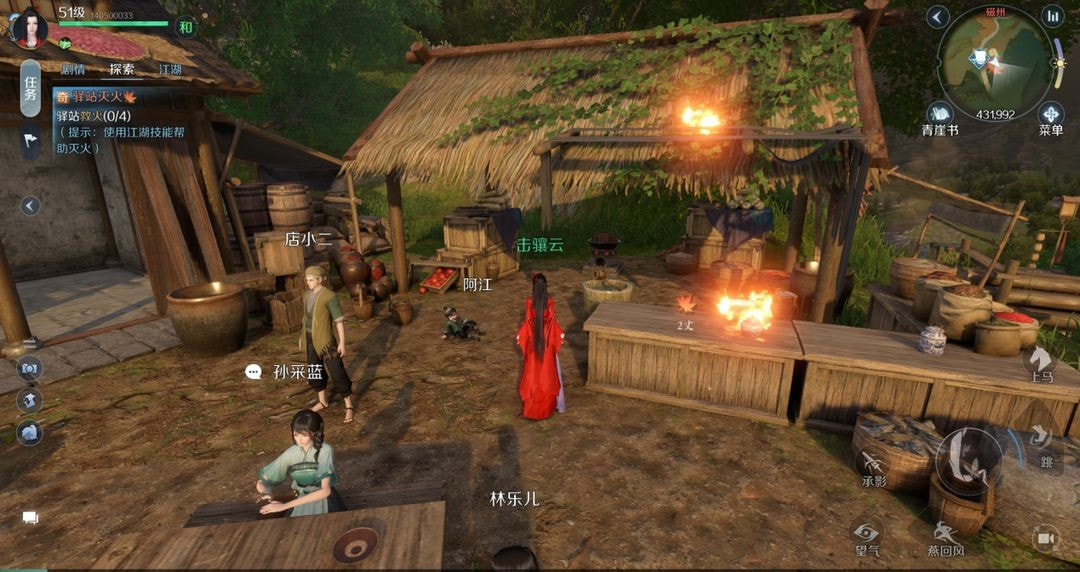Switch to the 剧情 quest tab
The height and width of the screenshot is (572, 1080).
point(72,69)
